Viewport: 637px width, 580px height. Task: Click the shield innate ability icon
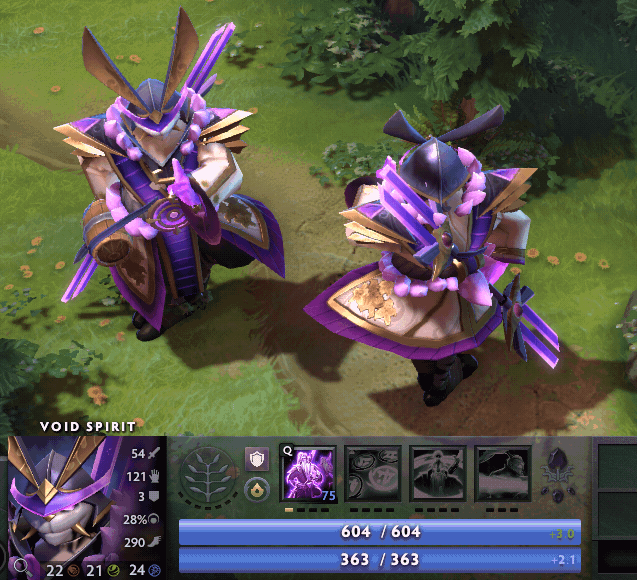[257, 459]
